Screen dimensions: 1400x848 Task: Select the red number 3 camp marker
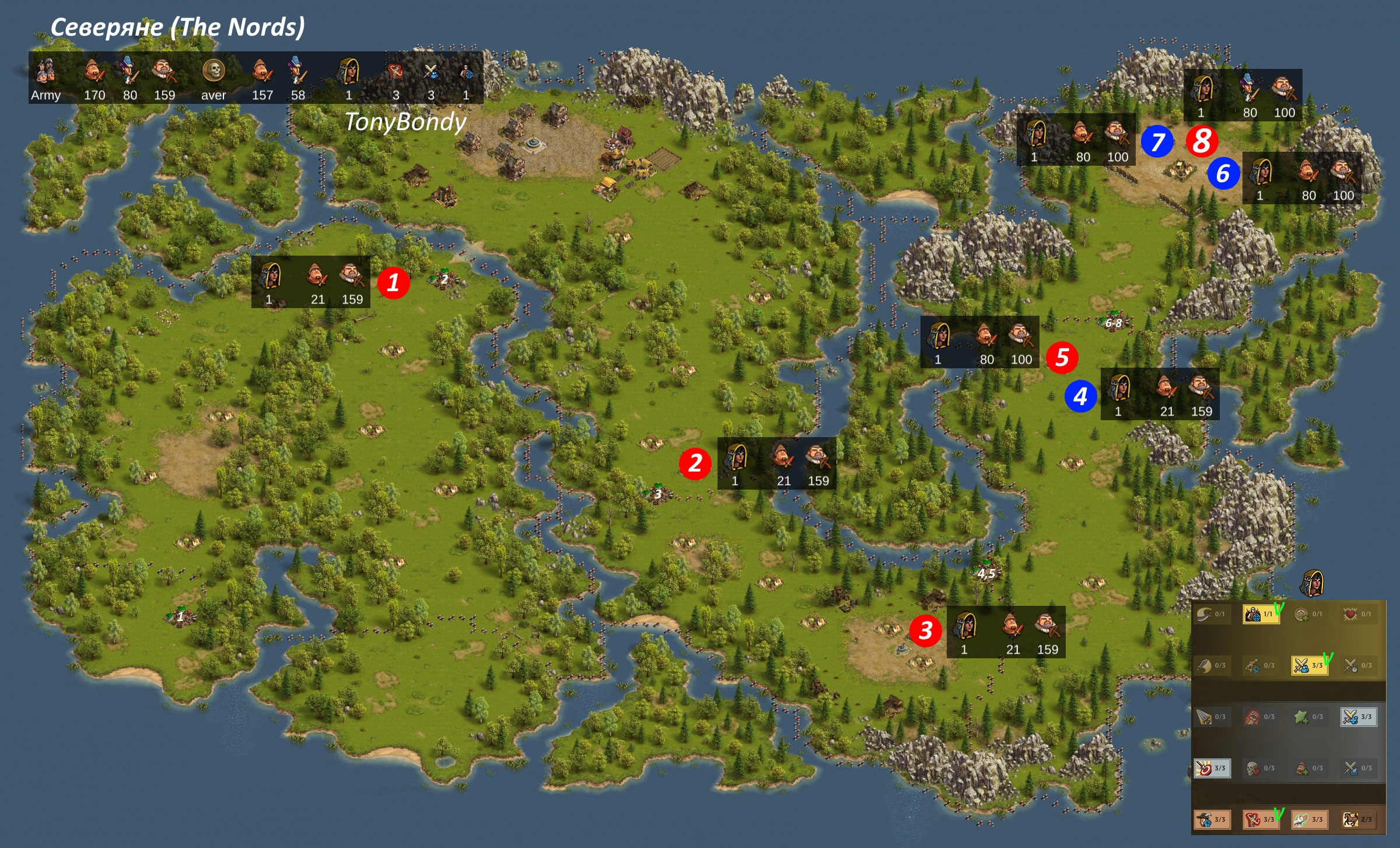click(925, 631)
